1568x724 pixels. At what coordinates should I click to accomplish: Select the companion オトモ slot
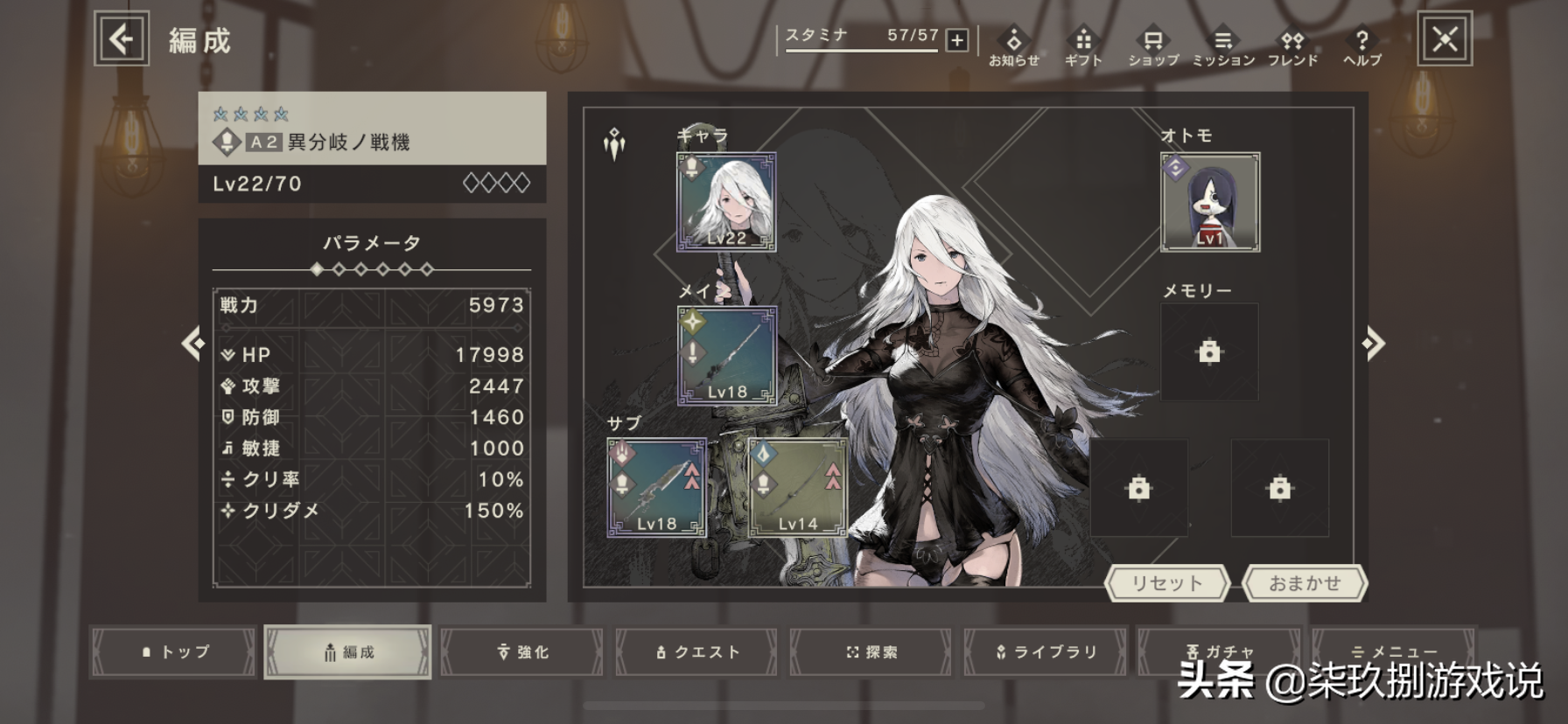tap(1210, 202)
